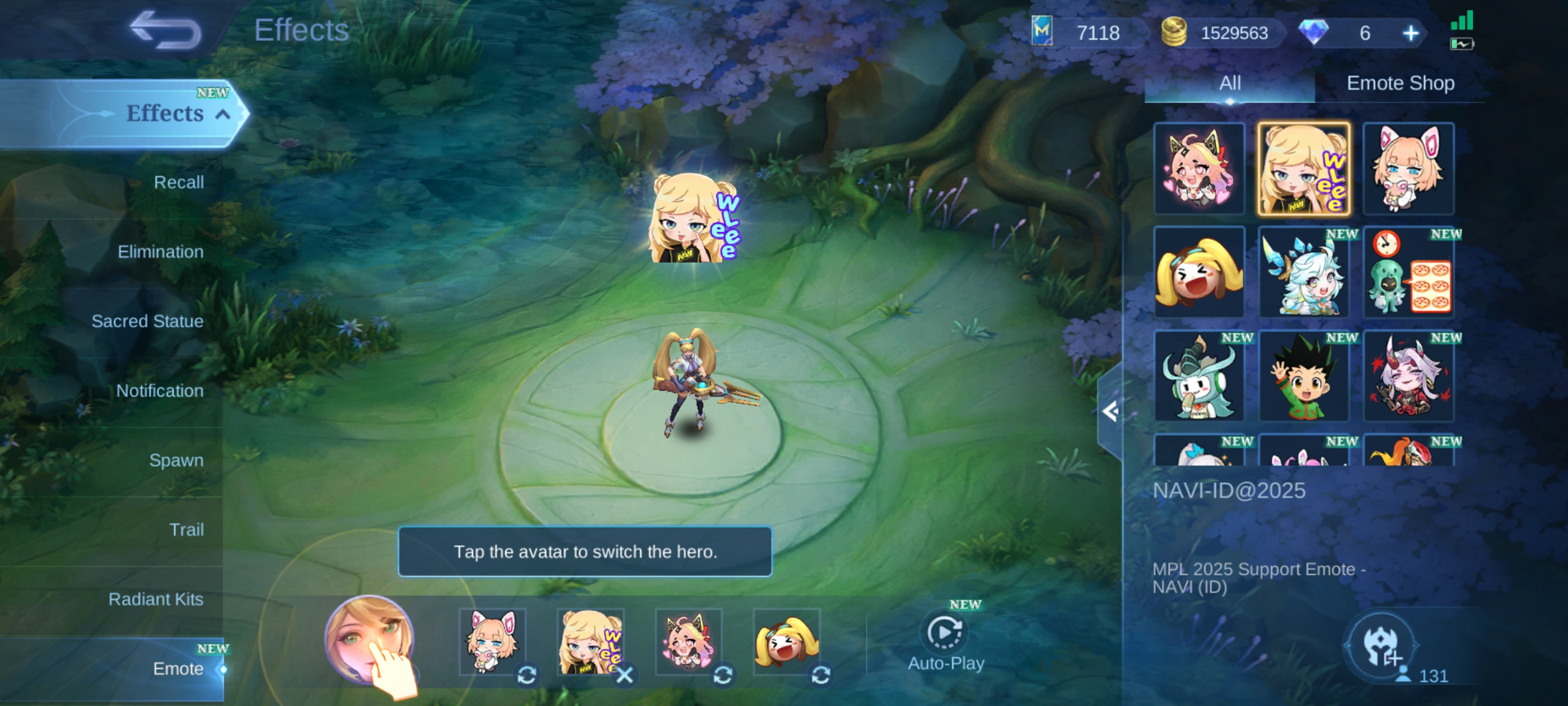Switch to the Emote Shop tab

1400,83
